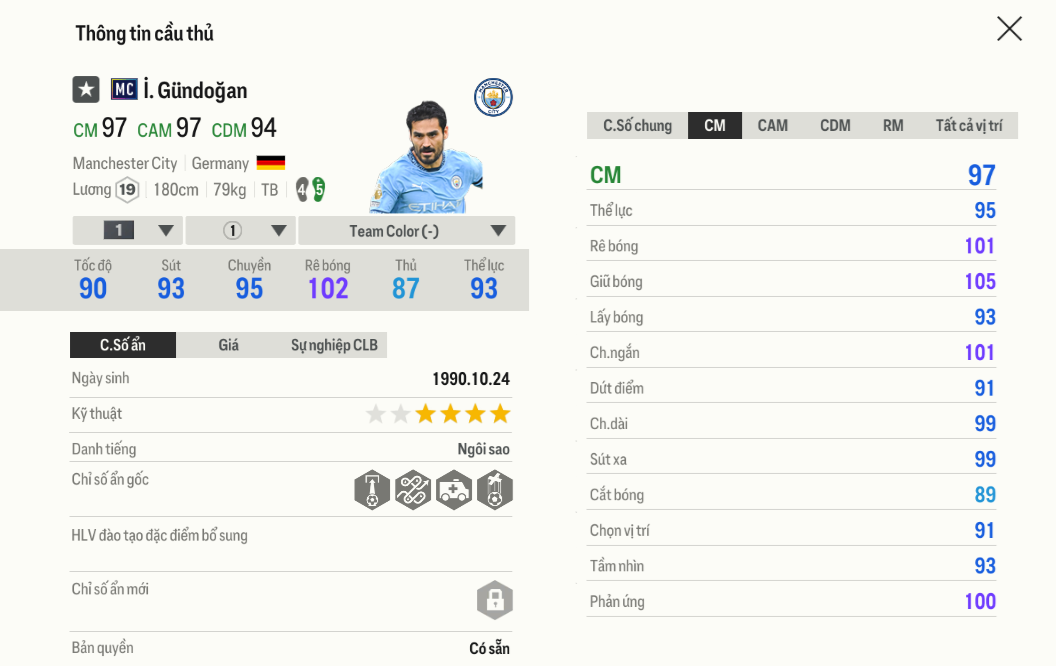The height and width of the screenshot is (666, 1056).
Task: Open the Team Color dropdown
Action: (406, 231)
